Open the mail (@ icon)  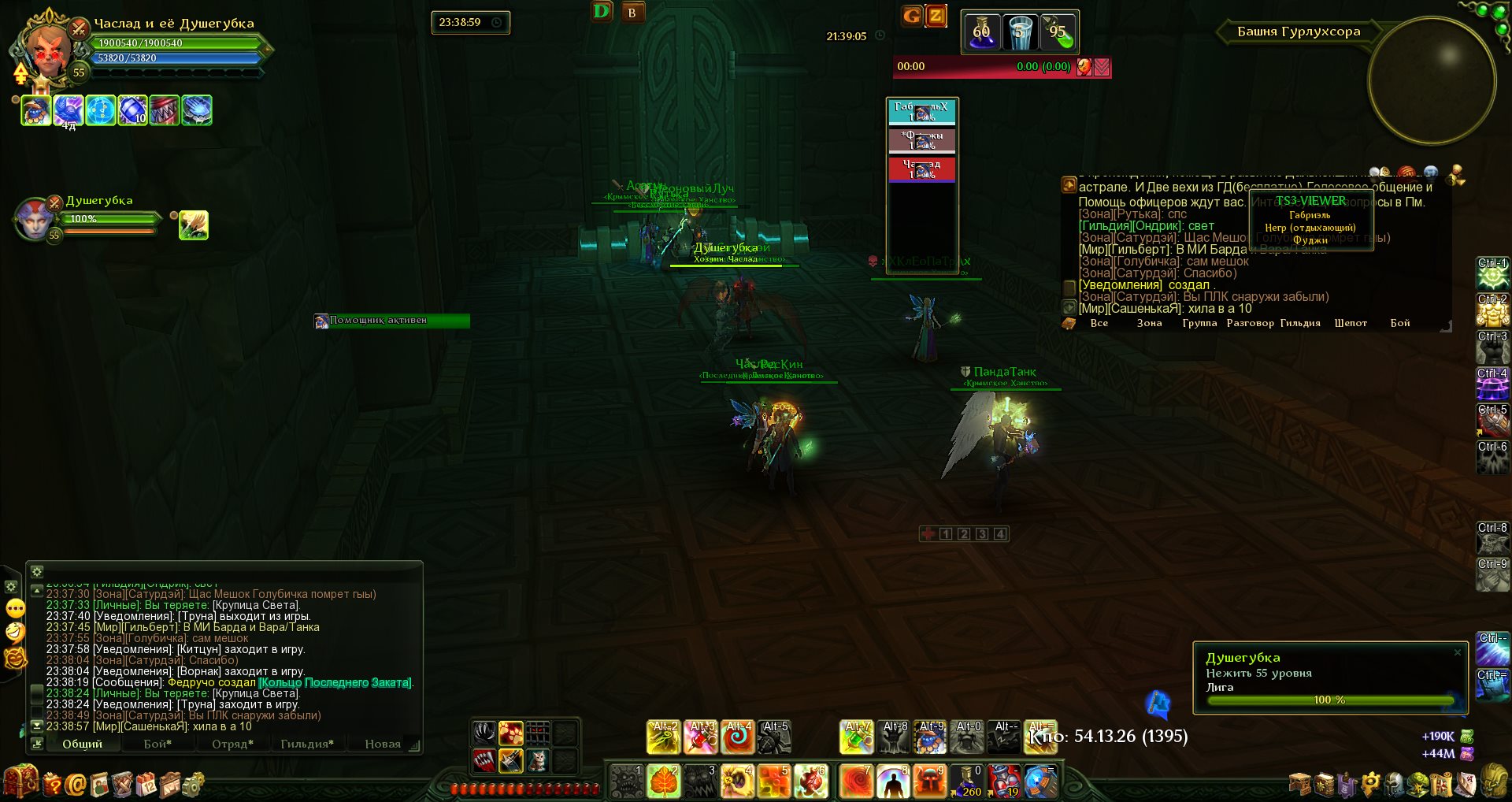(x=76, y=784)
